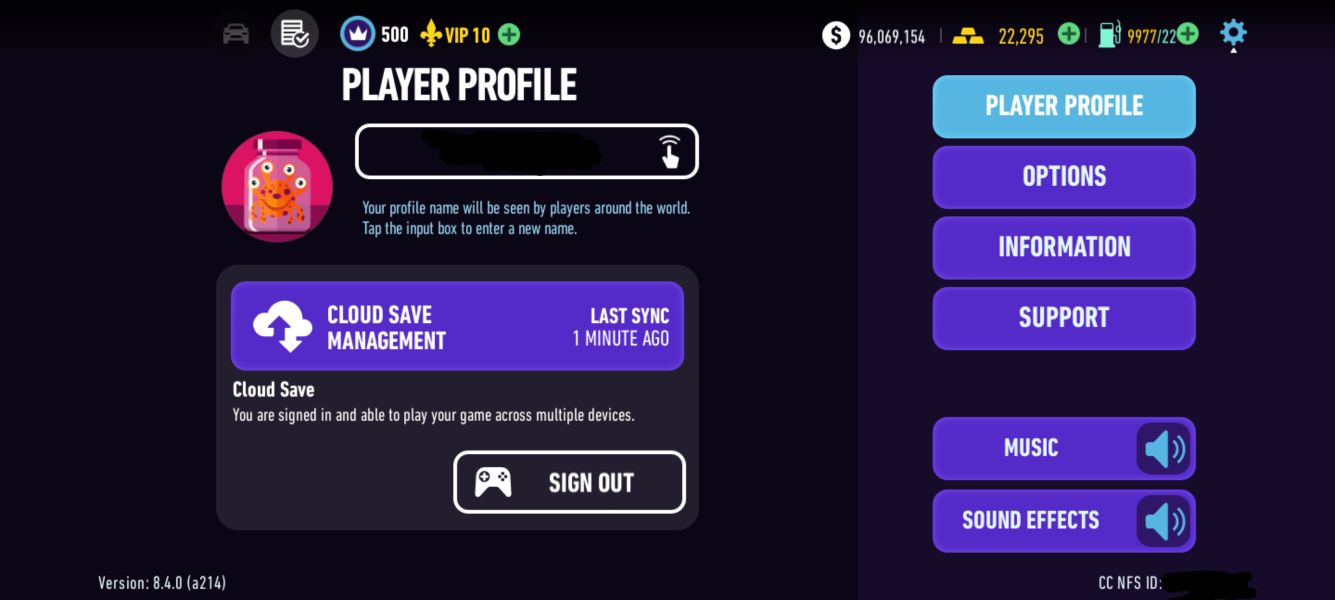1335x600 pixels.
Task: Open the Information section
Action: 1063,247
